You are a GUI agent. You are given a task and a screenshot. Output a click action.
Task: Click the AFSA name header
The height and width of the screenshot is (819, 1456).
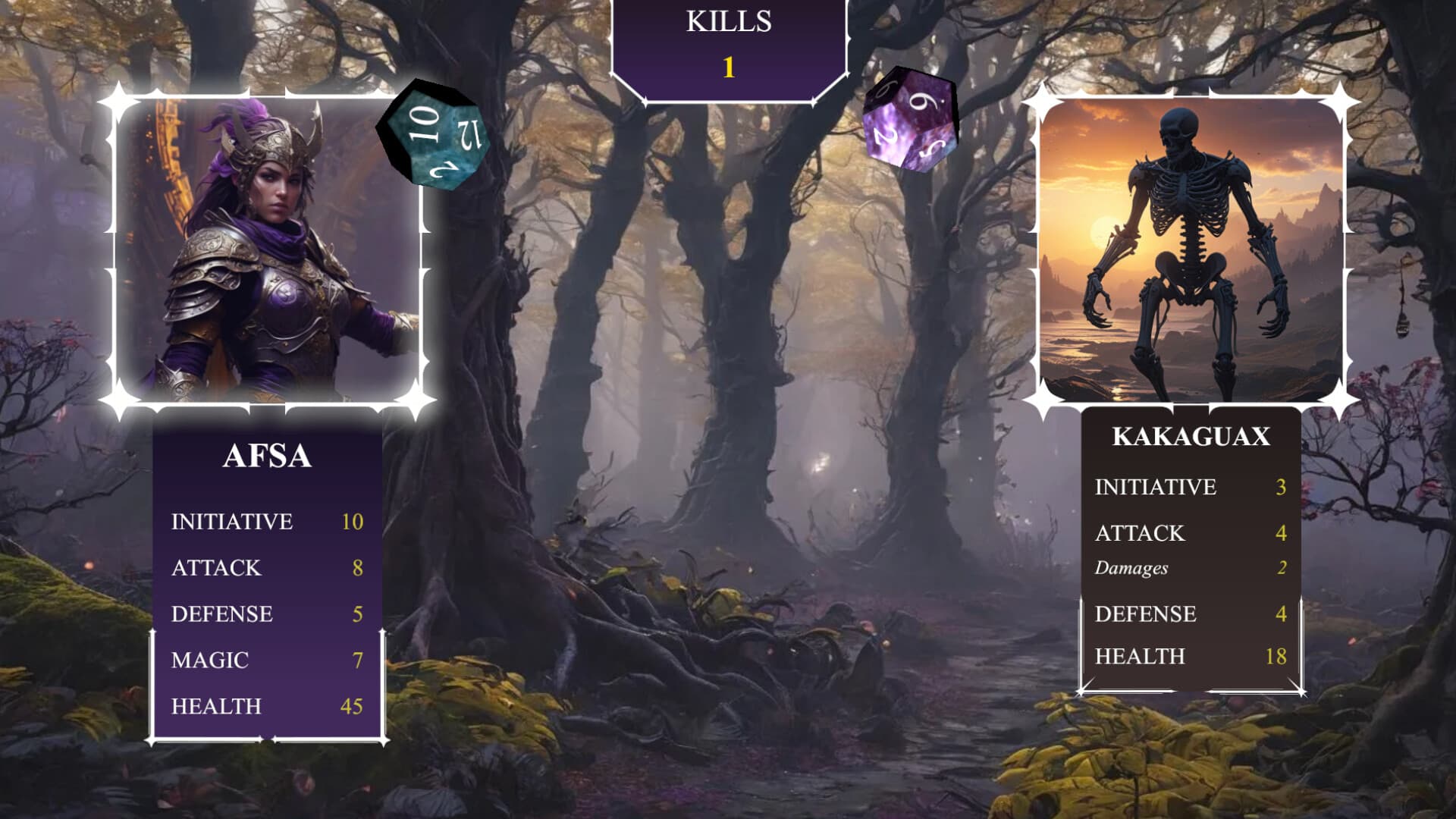(267, 457)
